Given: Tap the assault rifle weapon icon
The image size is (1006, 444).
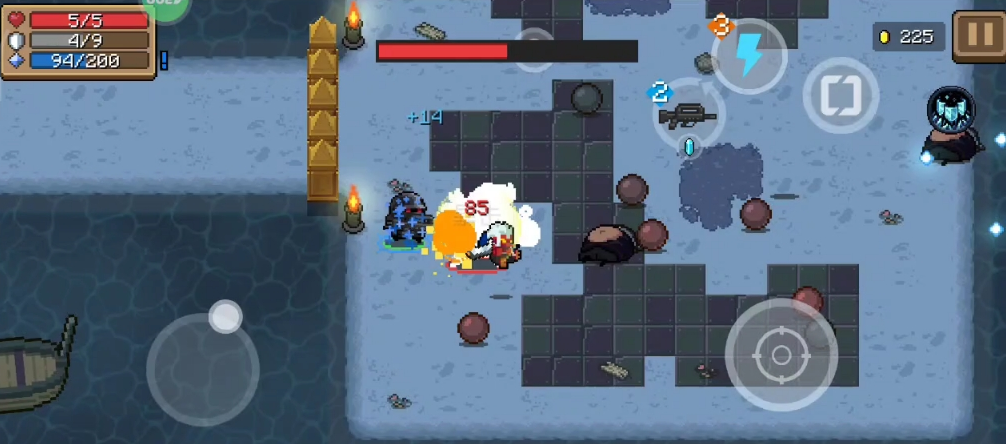Looking at the screenshot, I should pyautogui.click(x=688, y=116).
